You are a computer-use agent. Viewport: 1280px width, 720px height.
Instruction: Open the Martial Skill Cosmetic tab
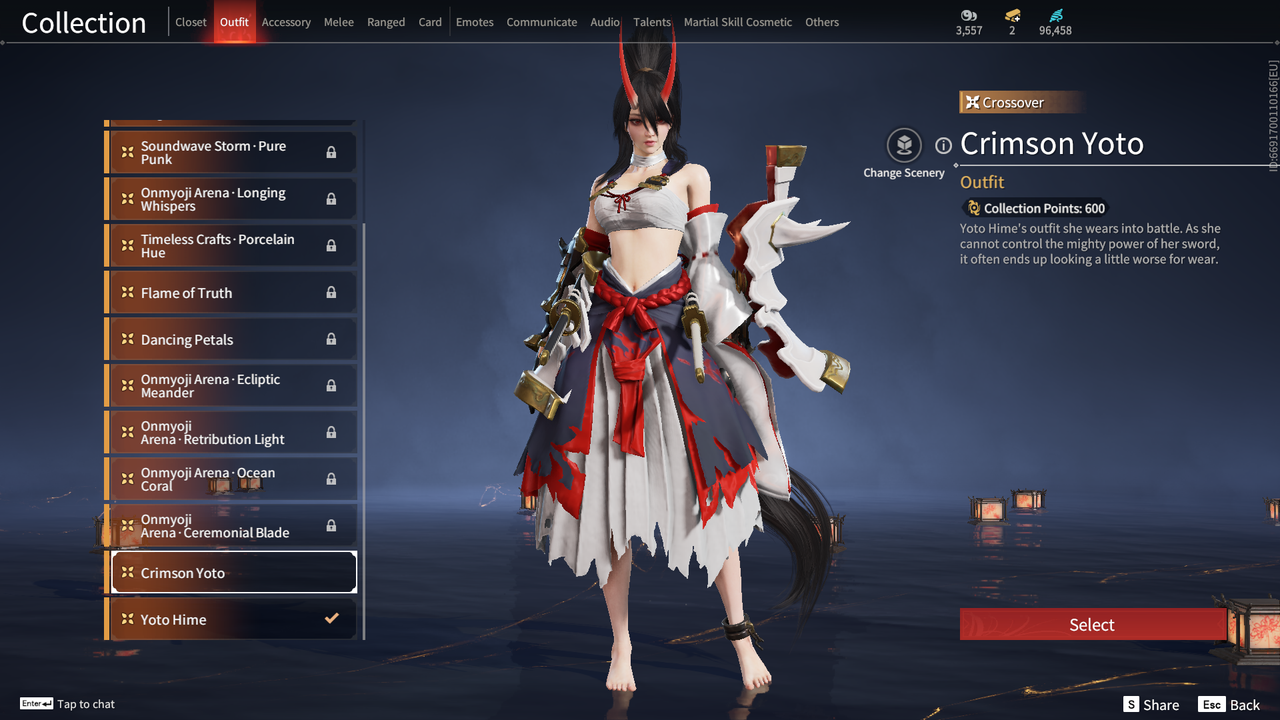point(738,22)
